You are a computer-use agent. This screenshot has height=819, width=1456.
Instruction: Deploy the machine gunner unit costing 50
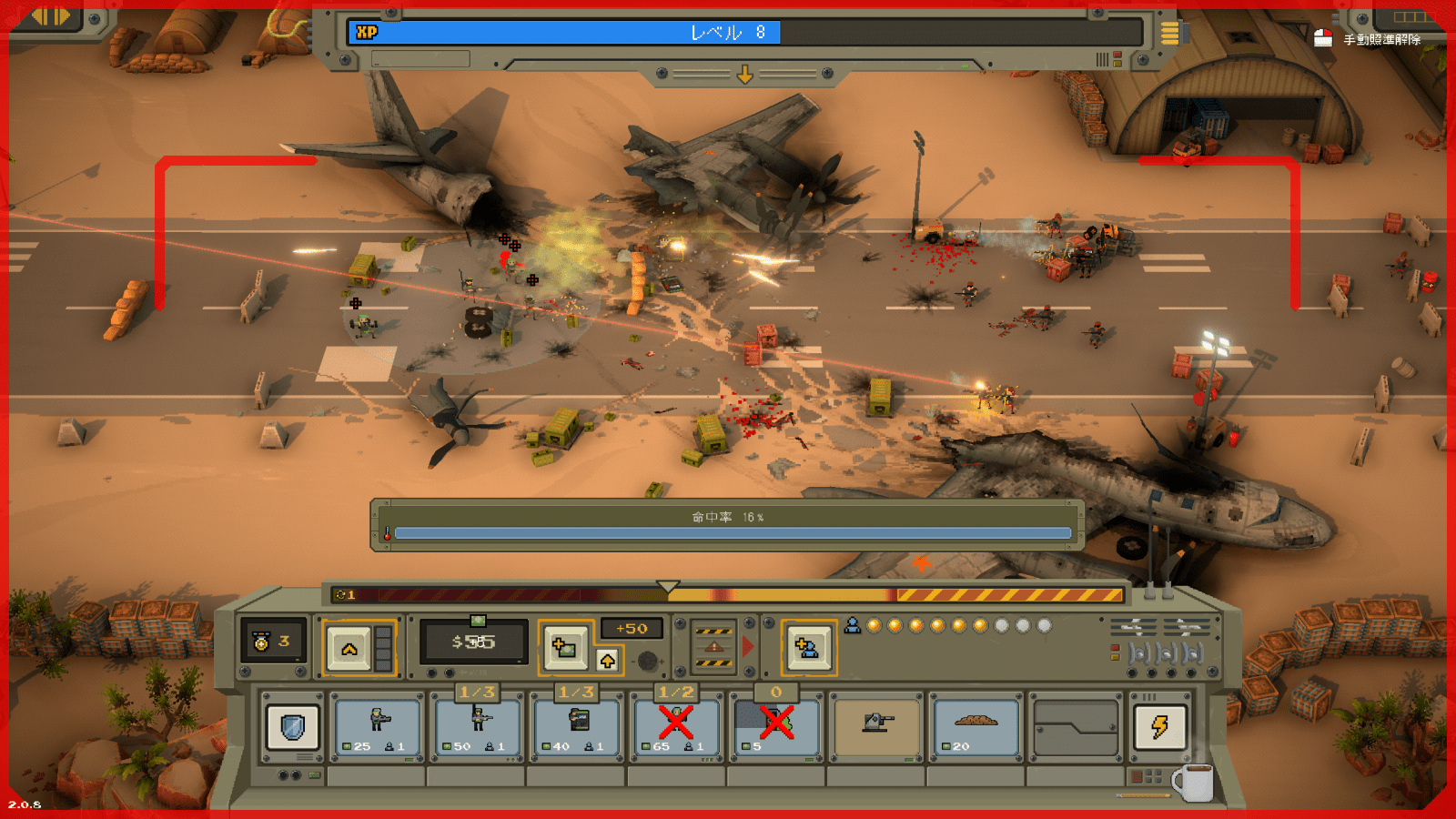point(477,725)
